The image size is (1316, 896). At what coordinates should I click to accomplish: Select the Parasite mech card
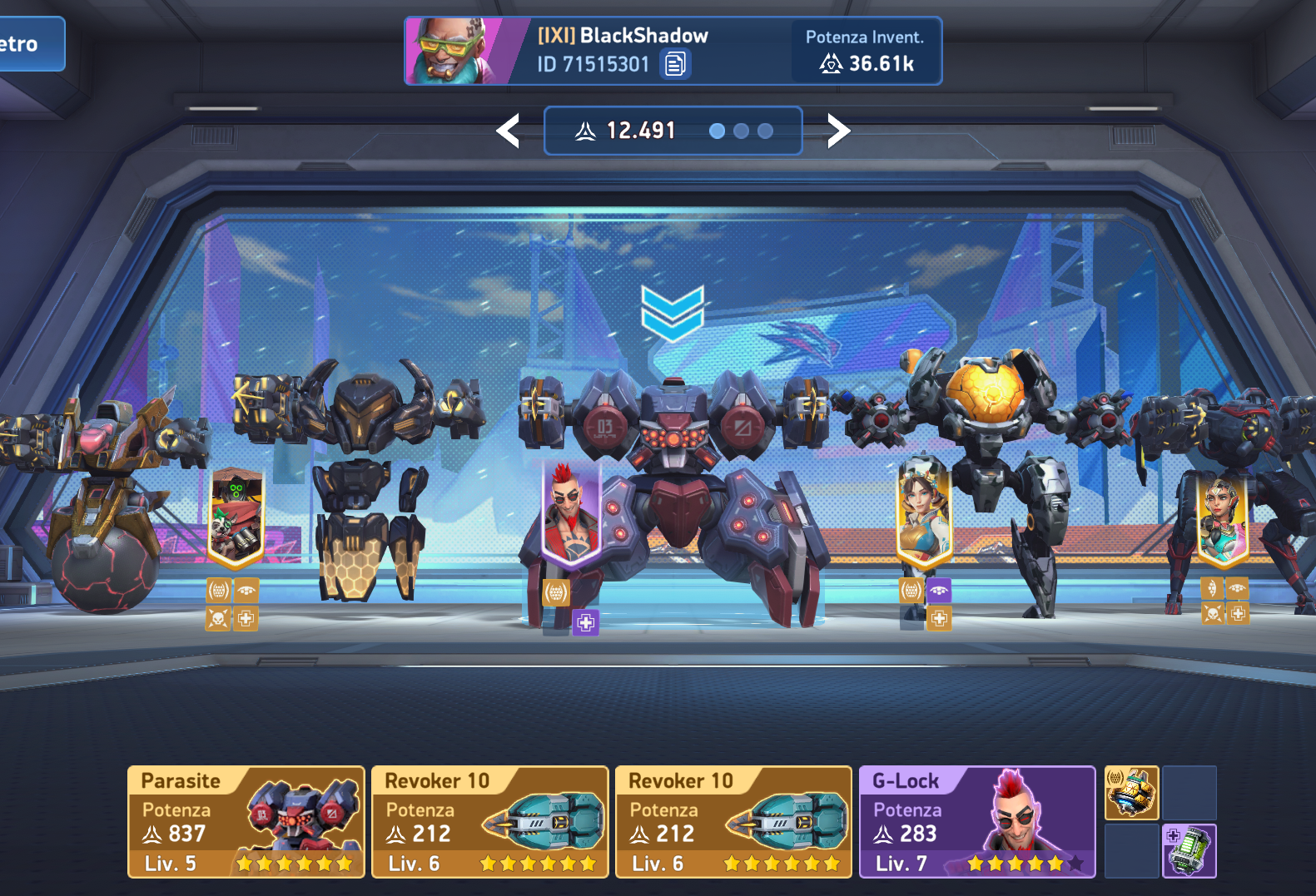point(246,822)
